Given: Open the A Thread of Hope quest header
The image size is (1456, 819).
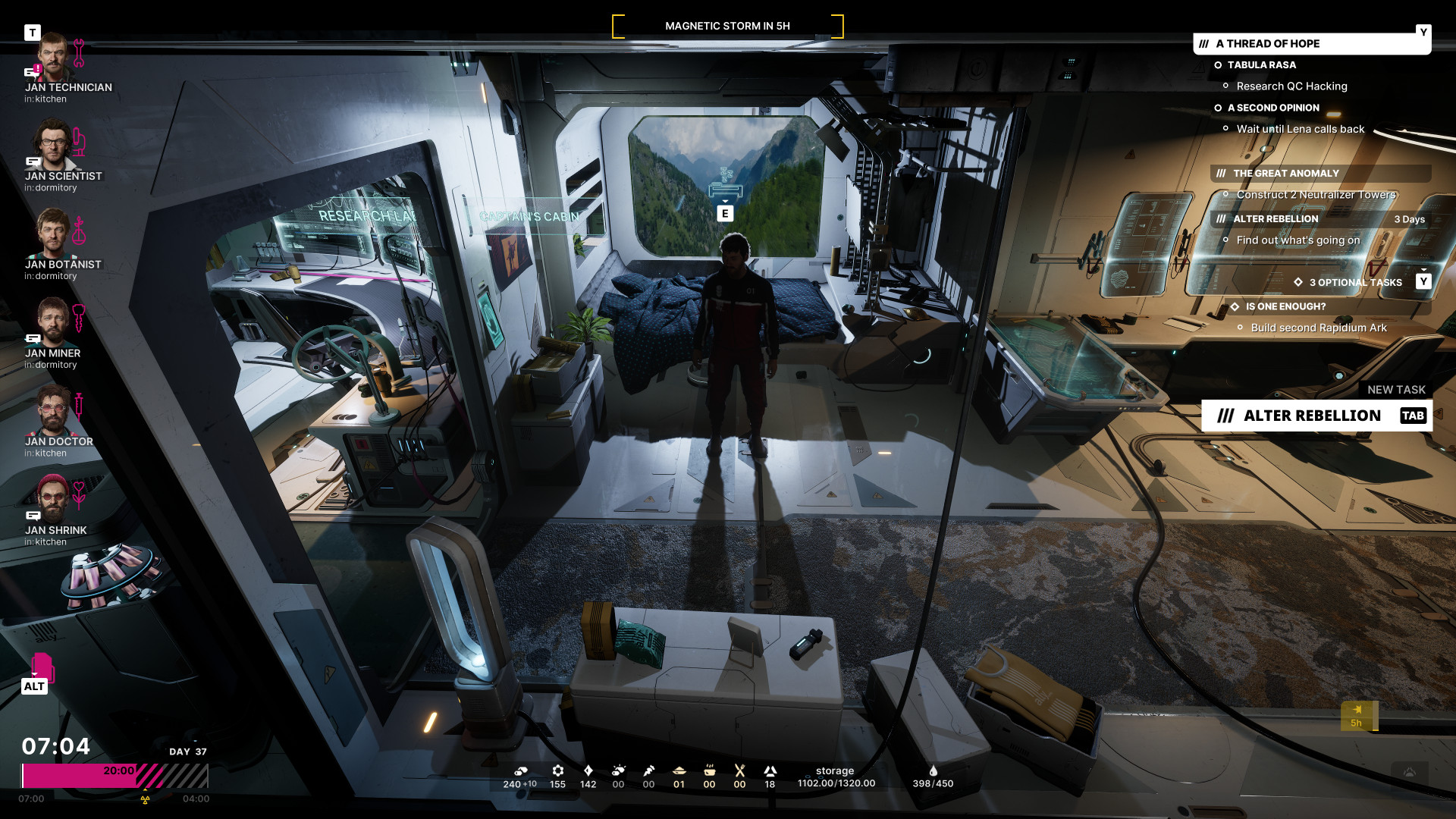Looking at the screenshot, I should [1310, 44].
